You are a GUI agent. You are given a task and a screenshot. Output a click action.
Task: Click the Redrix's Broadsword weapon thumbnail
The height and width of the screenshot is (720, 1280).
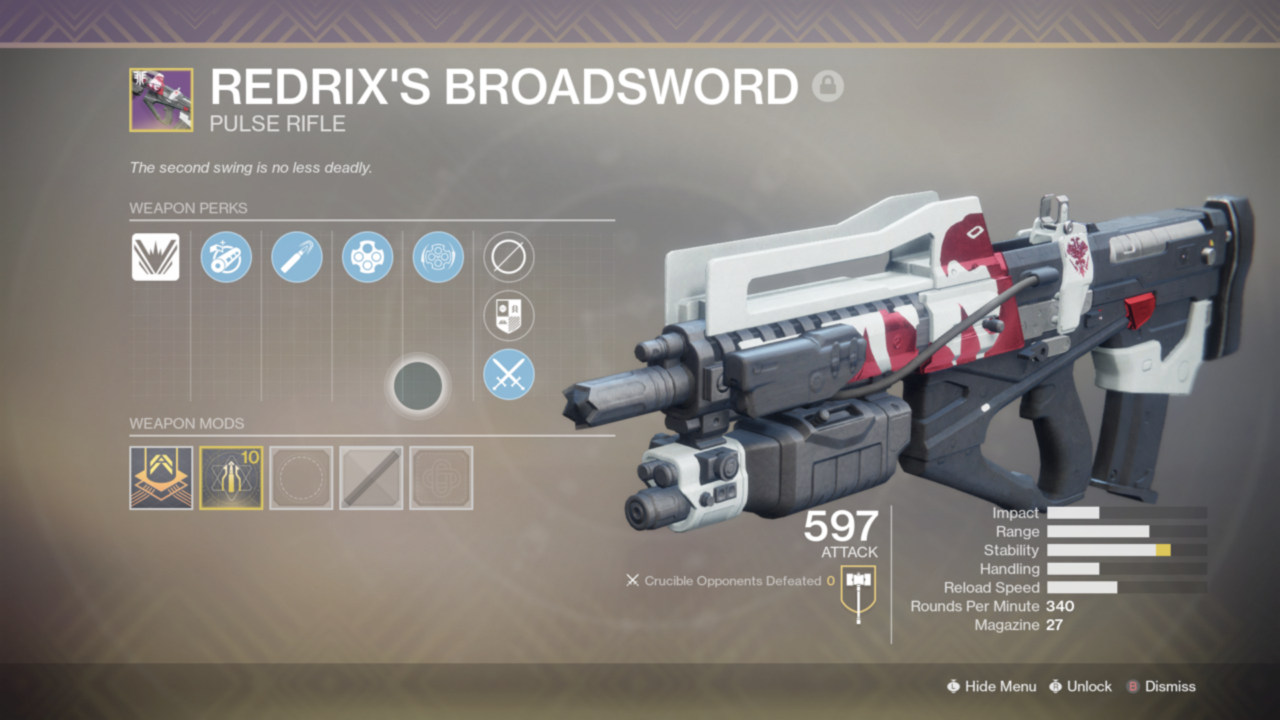[161, 100]
